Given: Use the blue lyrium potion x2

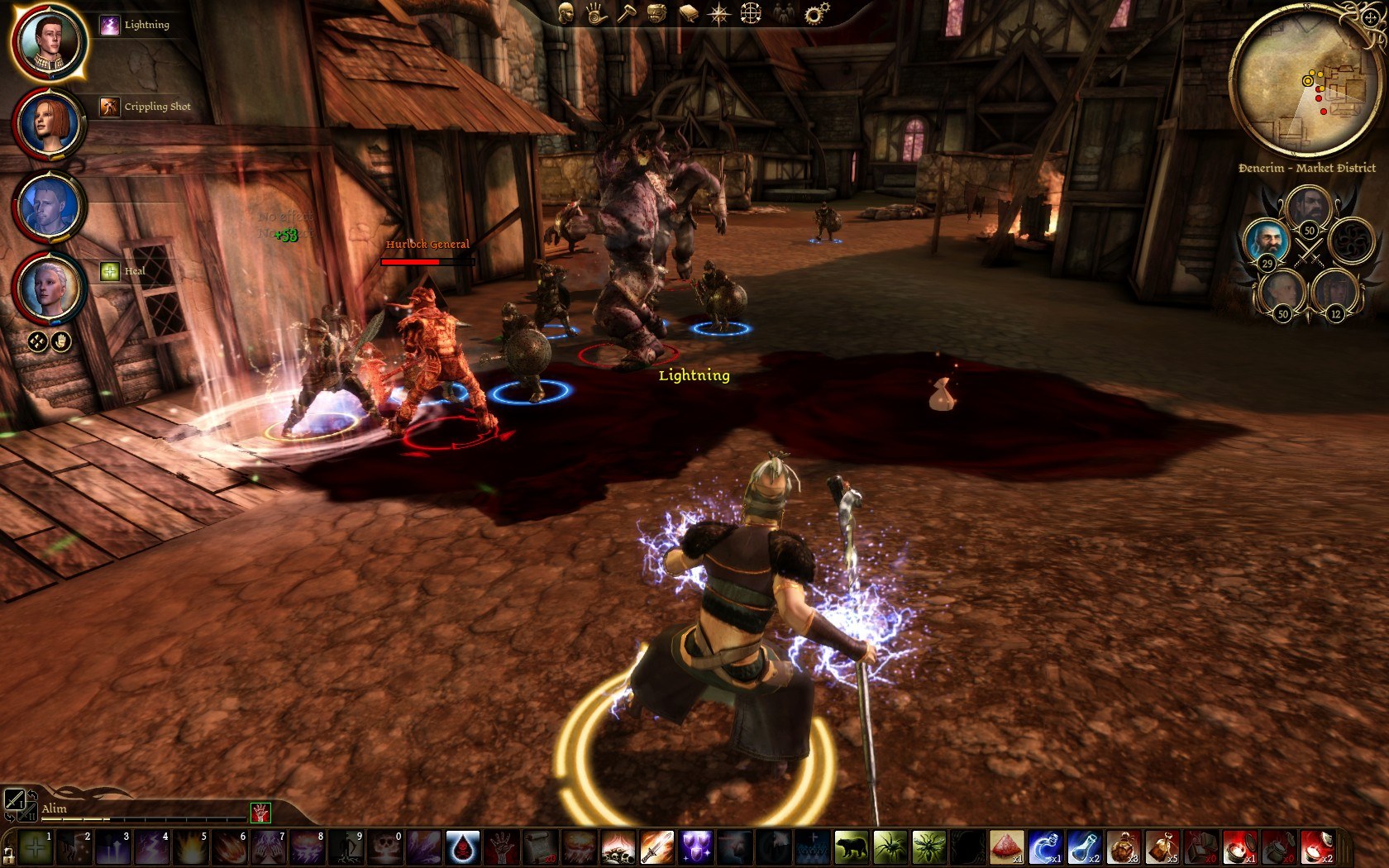Looking at the screenshot, I should [x=1083, y=847].
